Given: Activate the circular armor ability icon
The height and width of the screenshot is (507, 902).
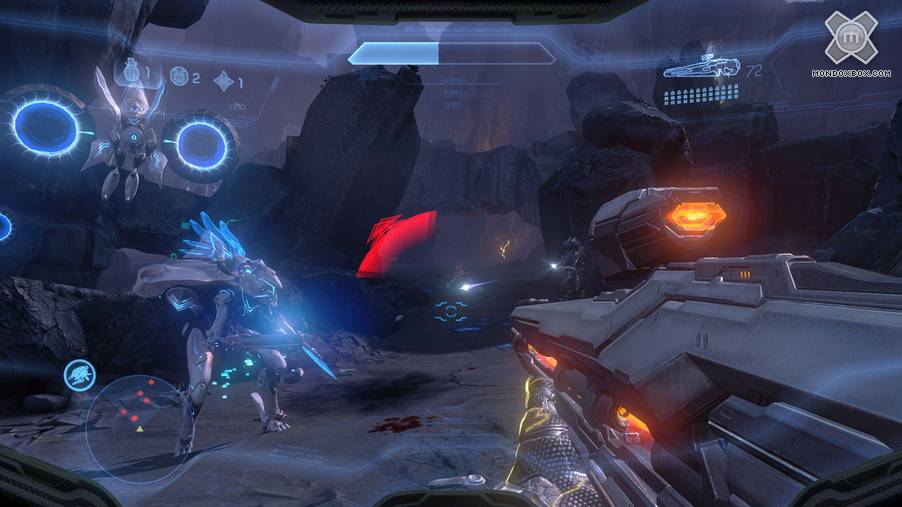Looking at the screenshot, I should point(79,374).
